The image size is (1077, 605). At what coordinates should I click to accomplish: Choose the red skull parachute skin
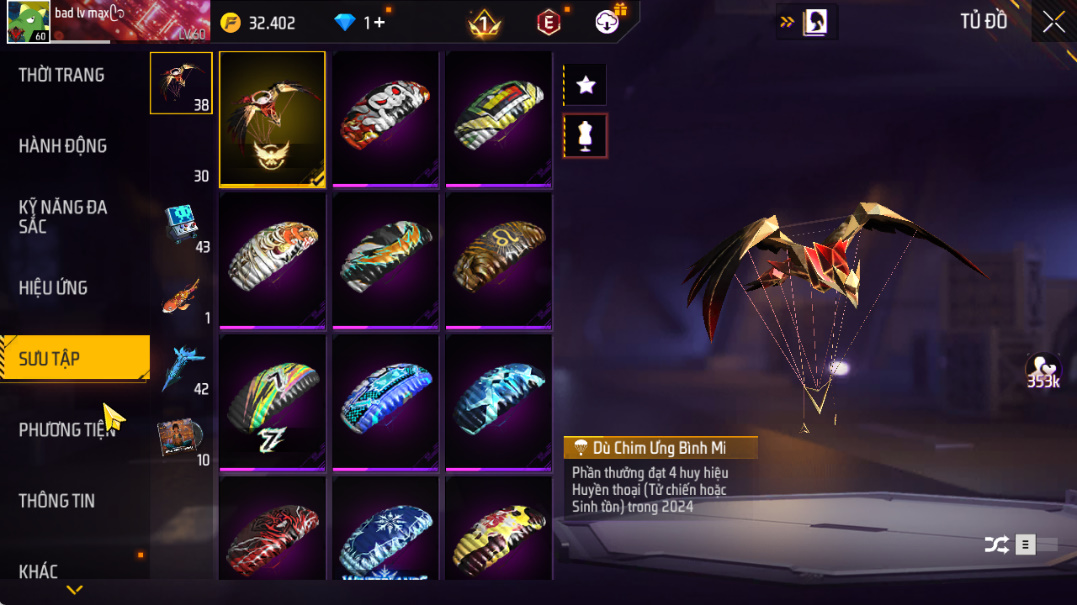pyautogui.click(x=385, y=118)
